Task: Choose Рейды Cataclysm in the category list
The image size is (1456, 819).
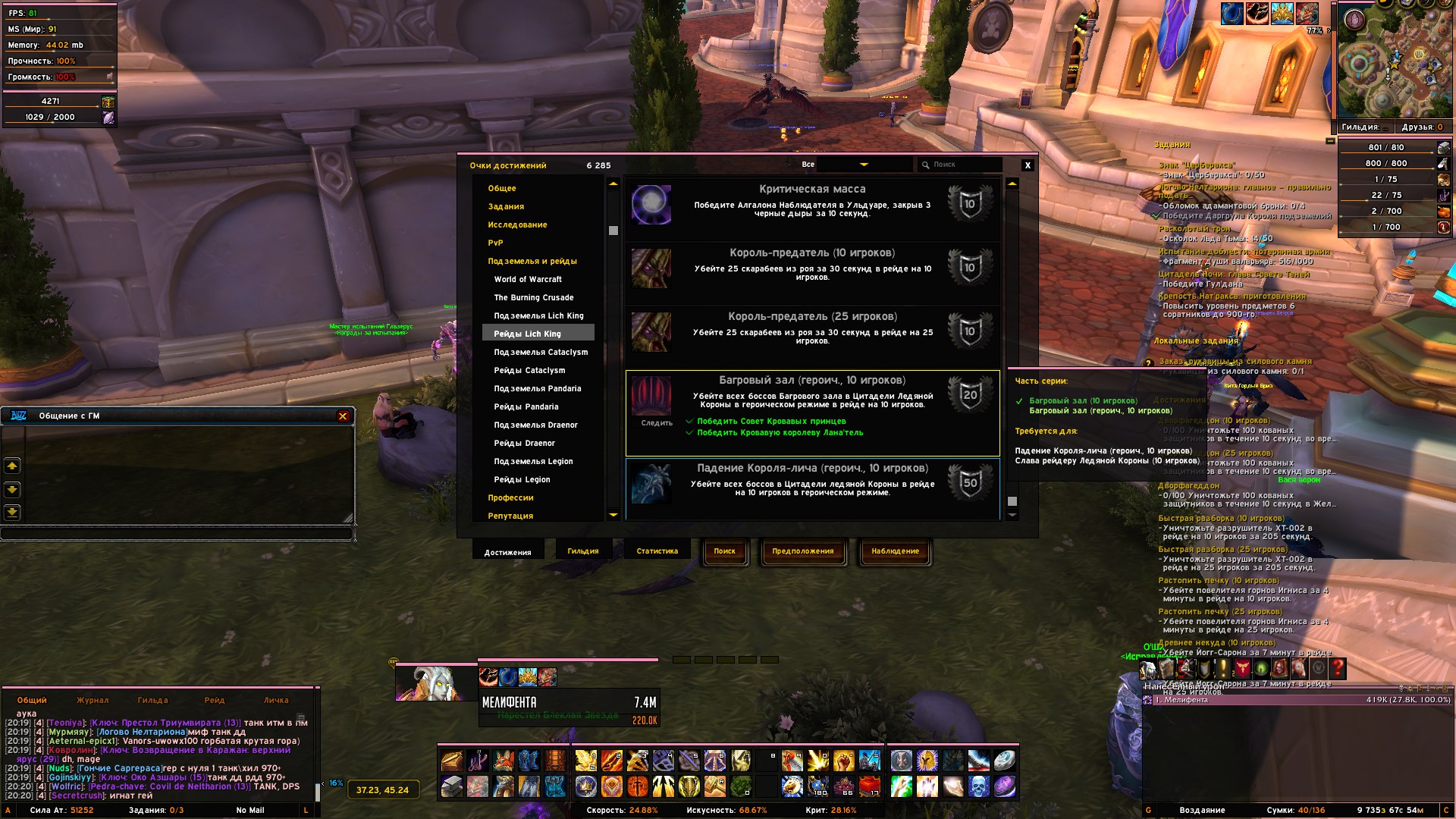Action: (x=529, y=370)
